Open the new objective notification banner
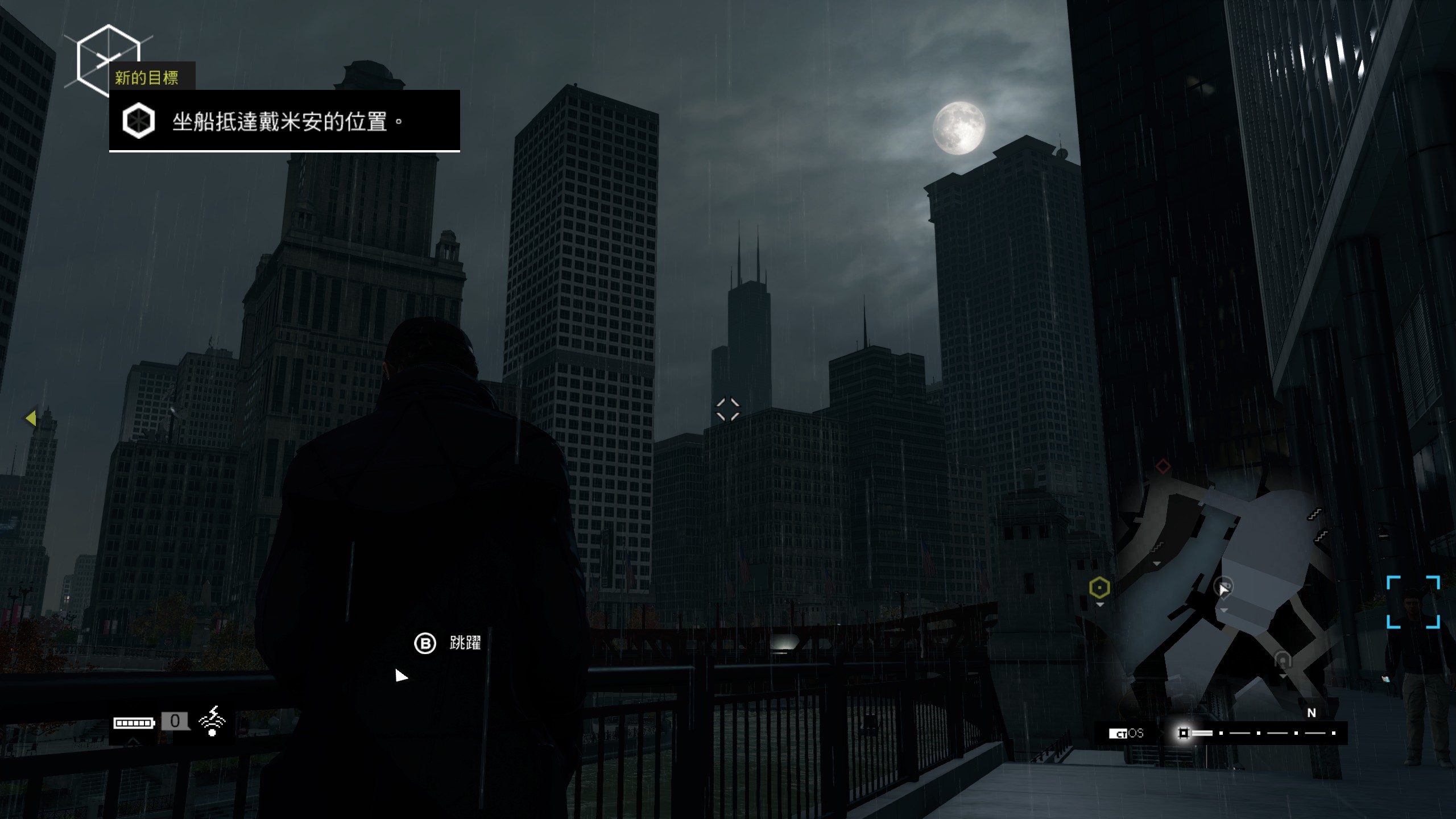 pos(284,121)
